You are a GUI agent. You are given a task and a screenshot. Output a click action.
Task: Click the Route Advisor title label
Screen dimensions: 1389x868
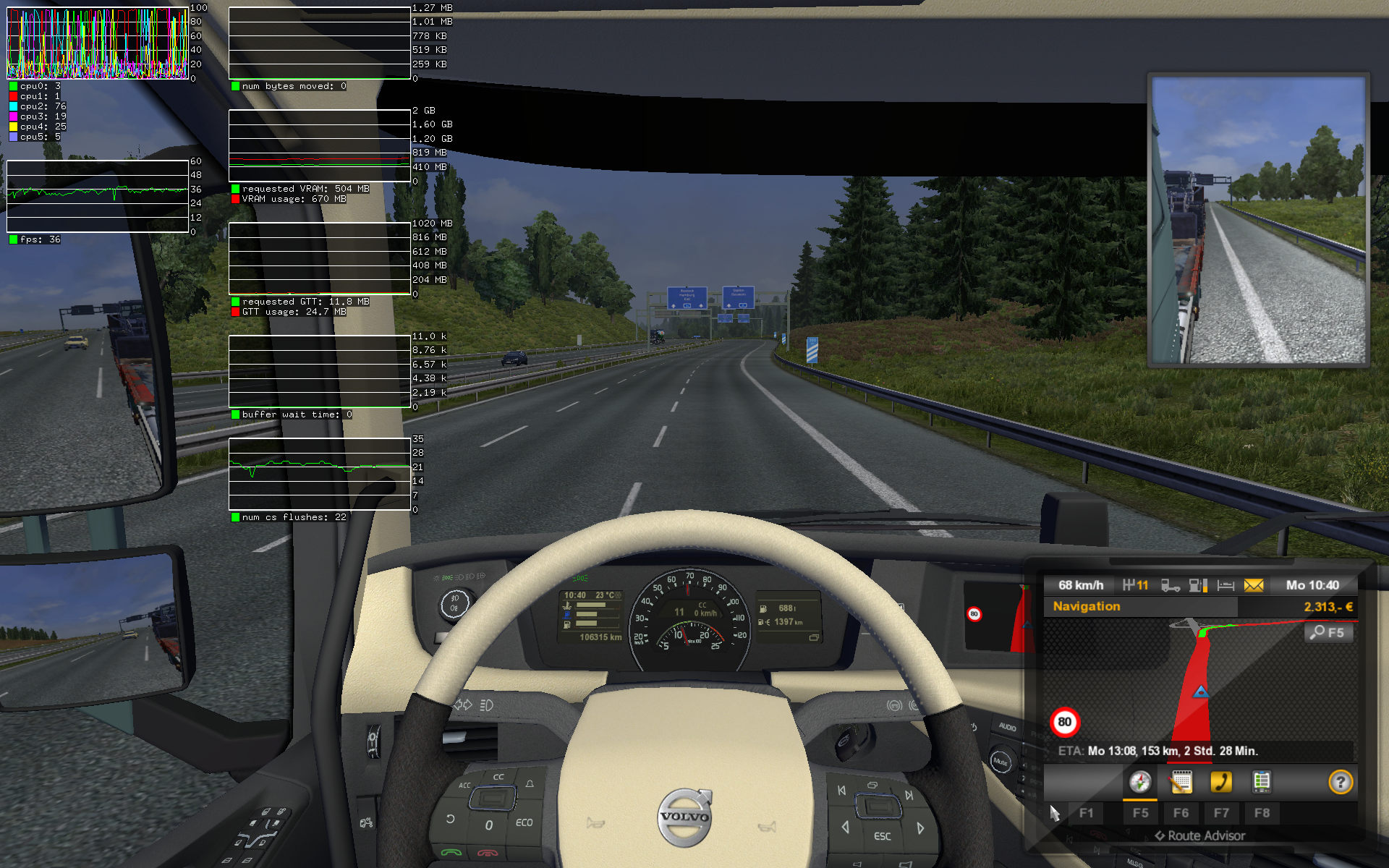[1200, 835]
